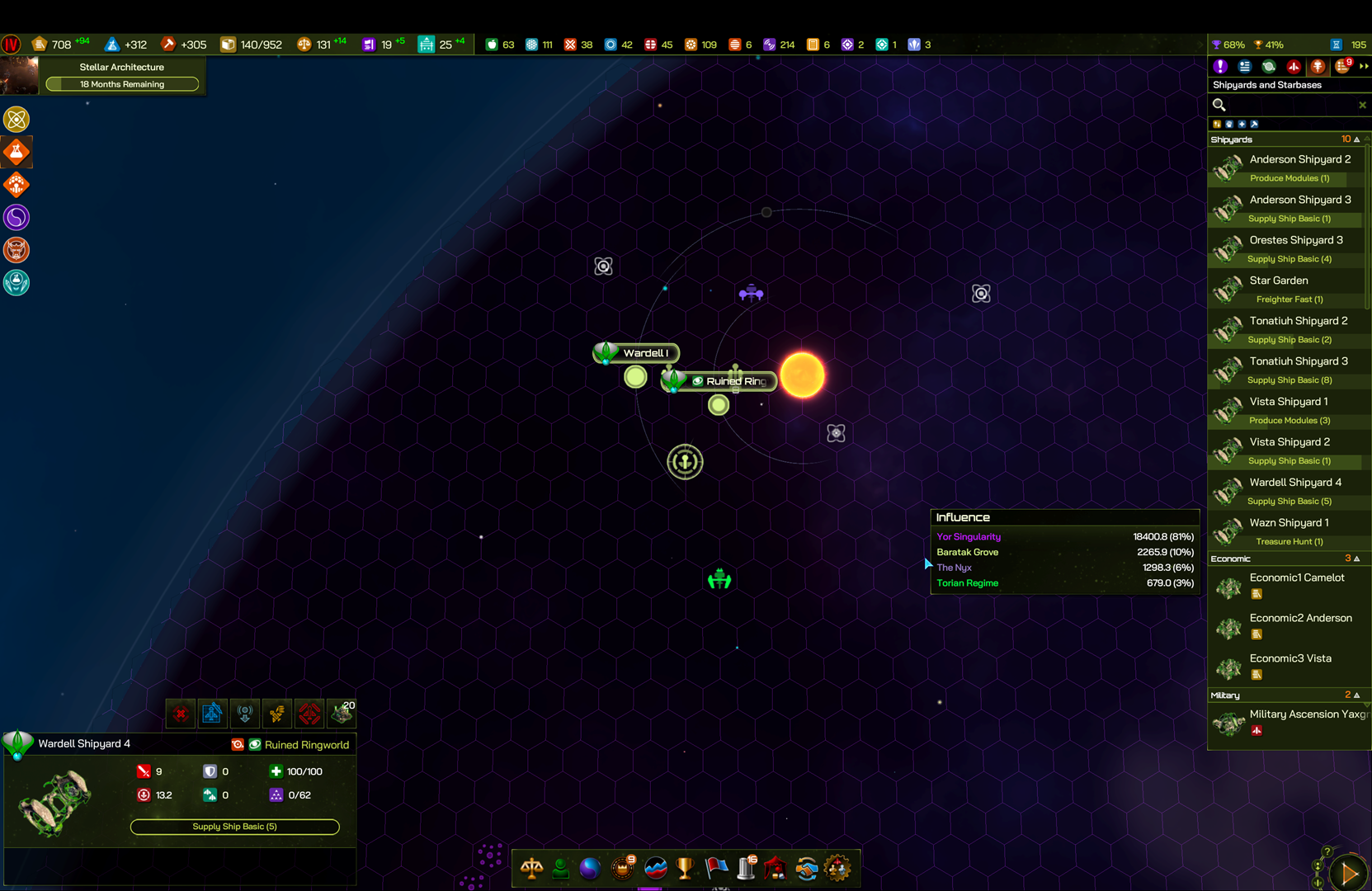1372x891 pixels.
Task: Open the blue ship blueprint designer
Action: 212,713
